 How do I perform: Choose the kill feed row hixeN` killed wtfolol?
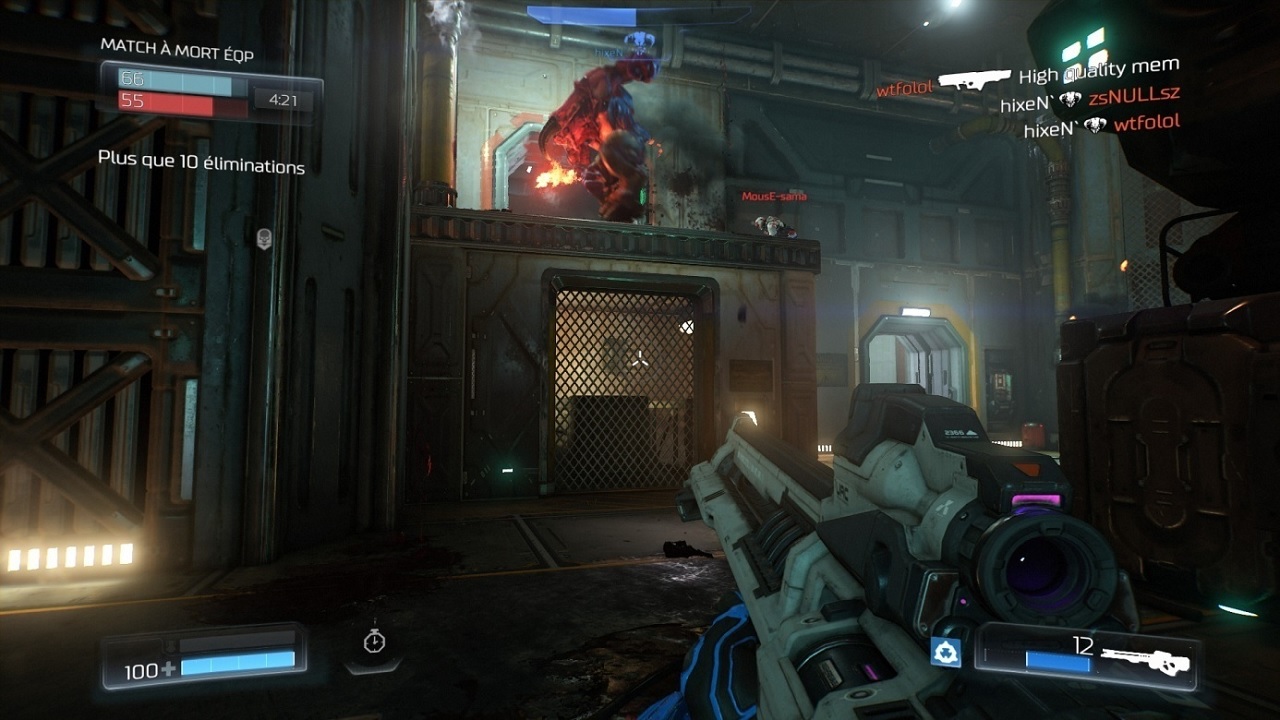coord(1102,125)
